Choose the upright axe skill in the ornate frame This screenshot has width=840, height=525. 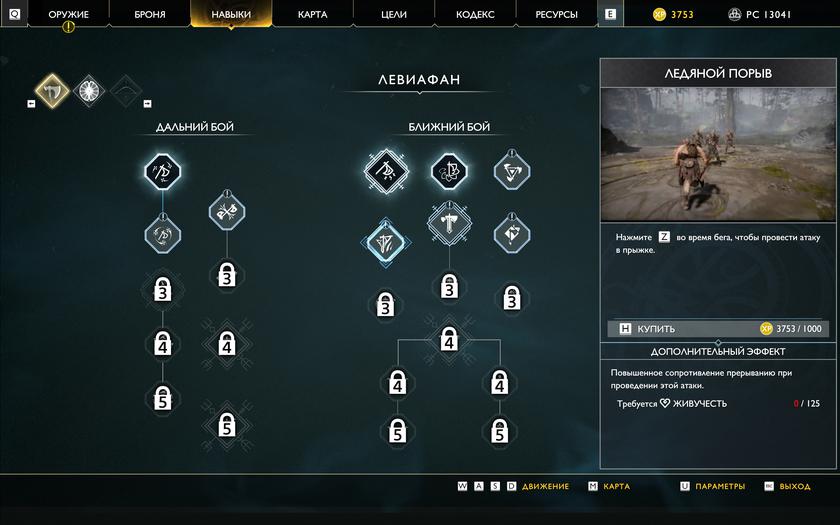[x=449, y=224]
